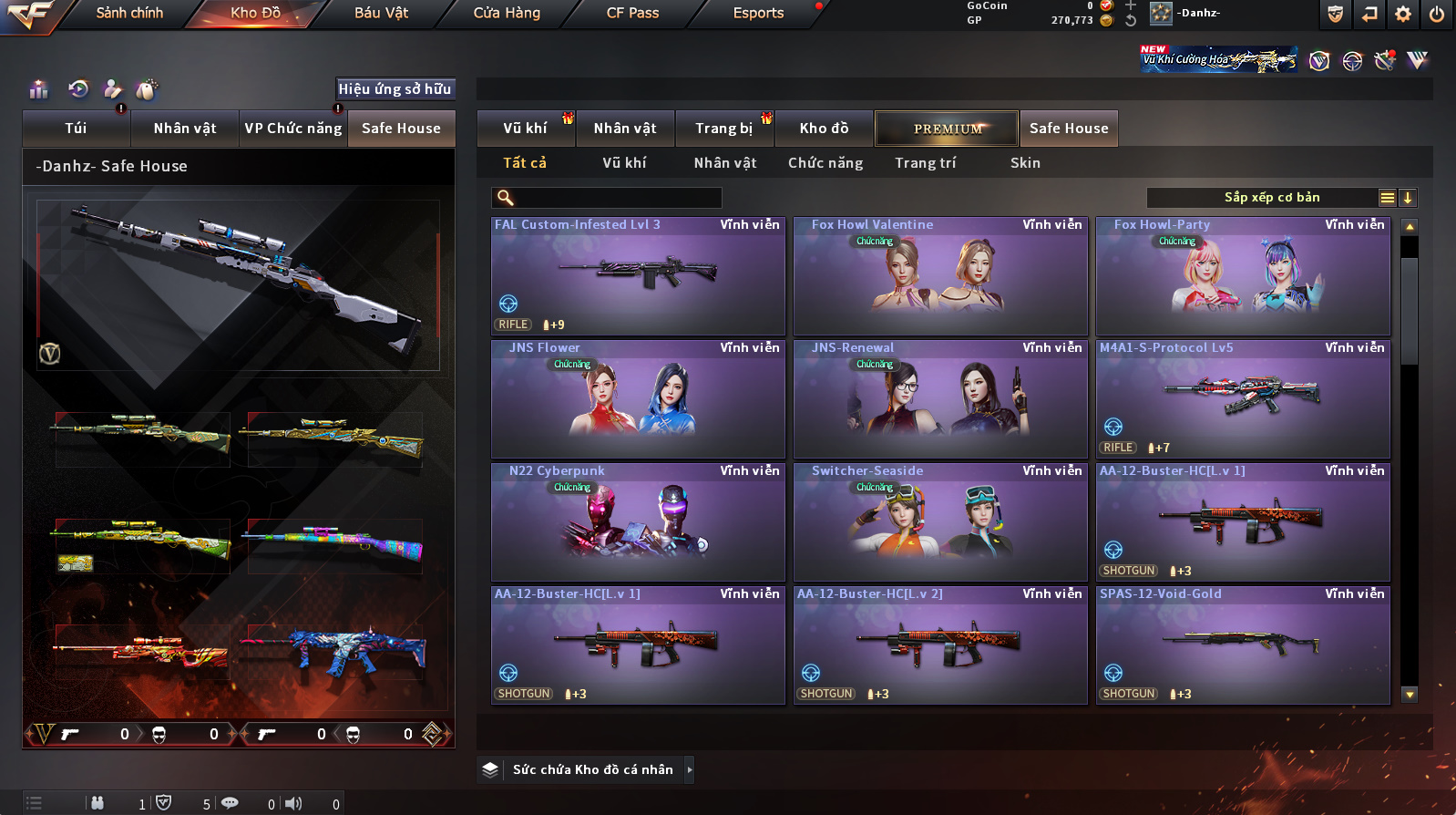Select the FAL Custom-Infested Lvl 3 item
1456x815 pixels.
coord(638,275)
